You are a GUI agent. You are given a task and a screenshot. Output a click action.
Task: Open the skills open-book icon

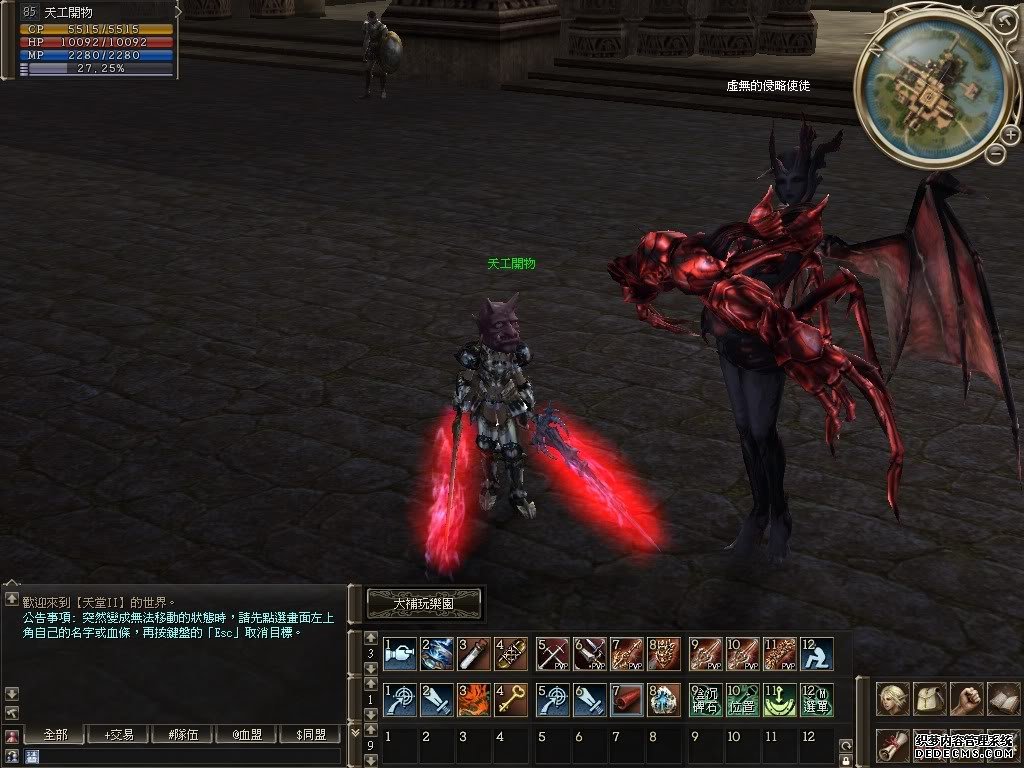(1003, 698)
